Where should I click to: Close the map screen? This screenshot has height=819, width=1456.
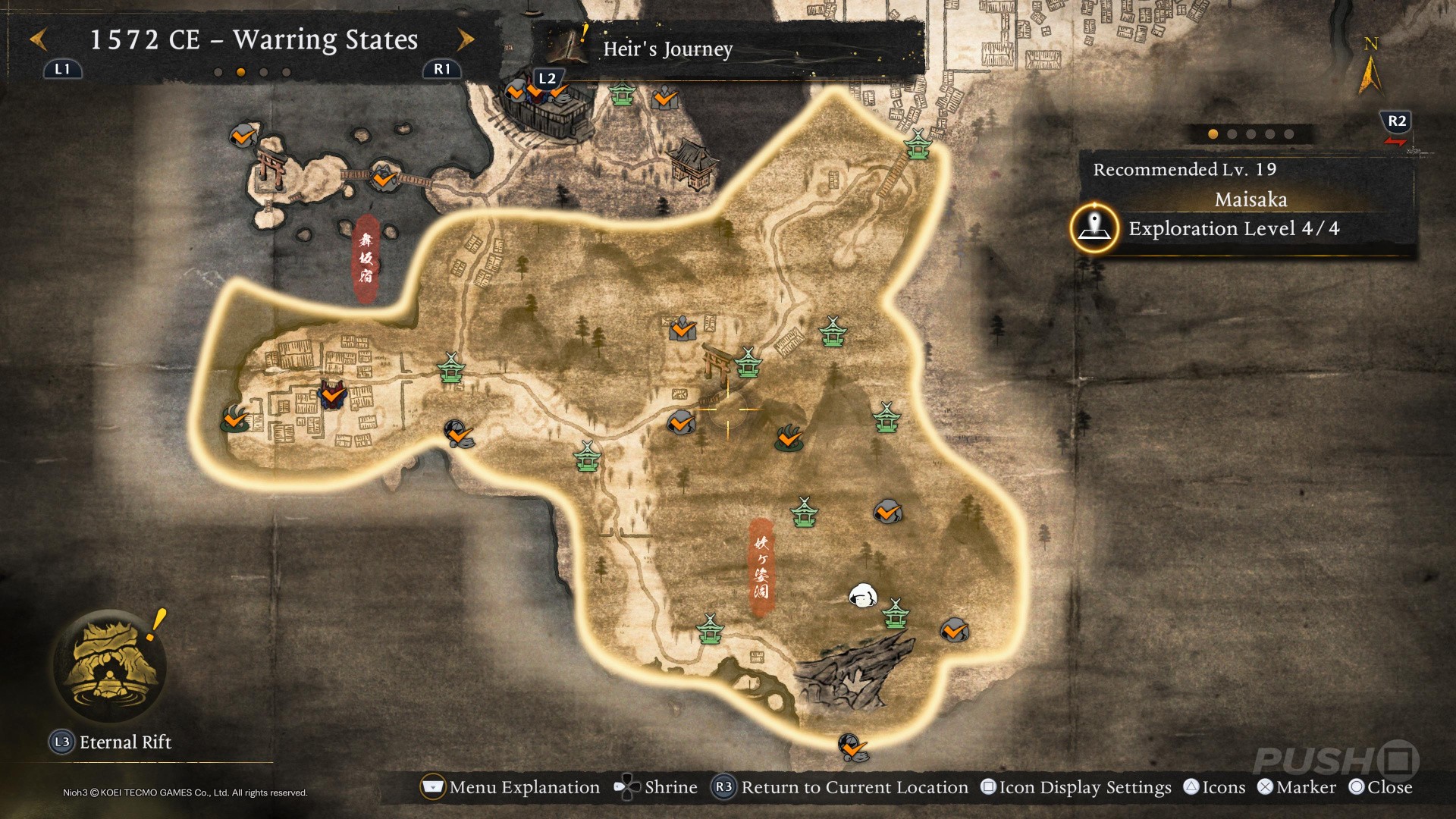(1380, 787)
